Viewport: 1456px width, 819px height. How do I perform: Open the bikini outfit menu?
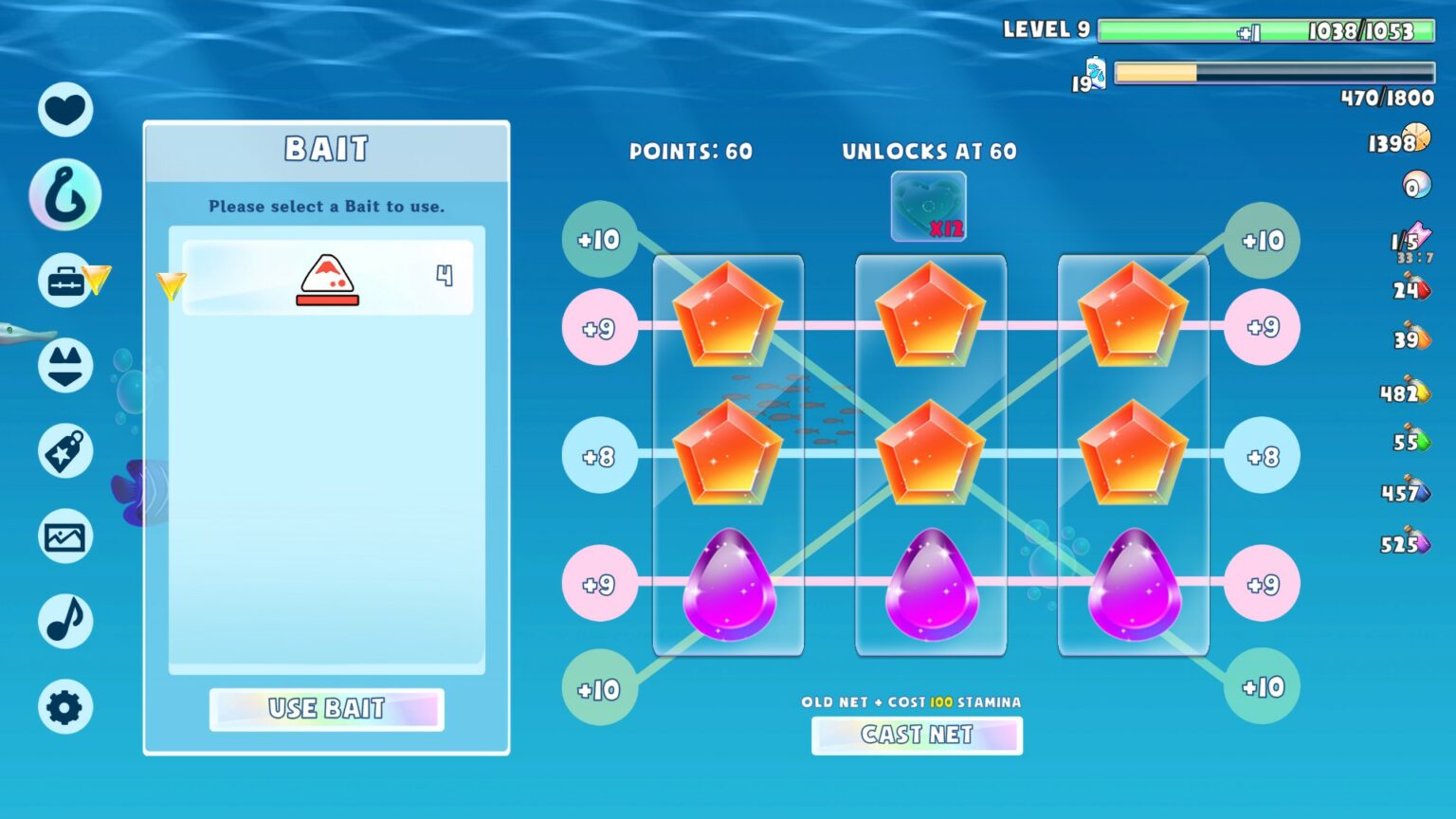[x=65, y=366]
